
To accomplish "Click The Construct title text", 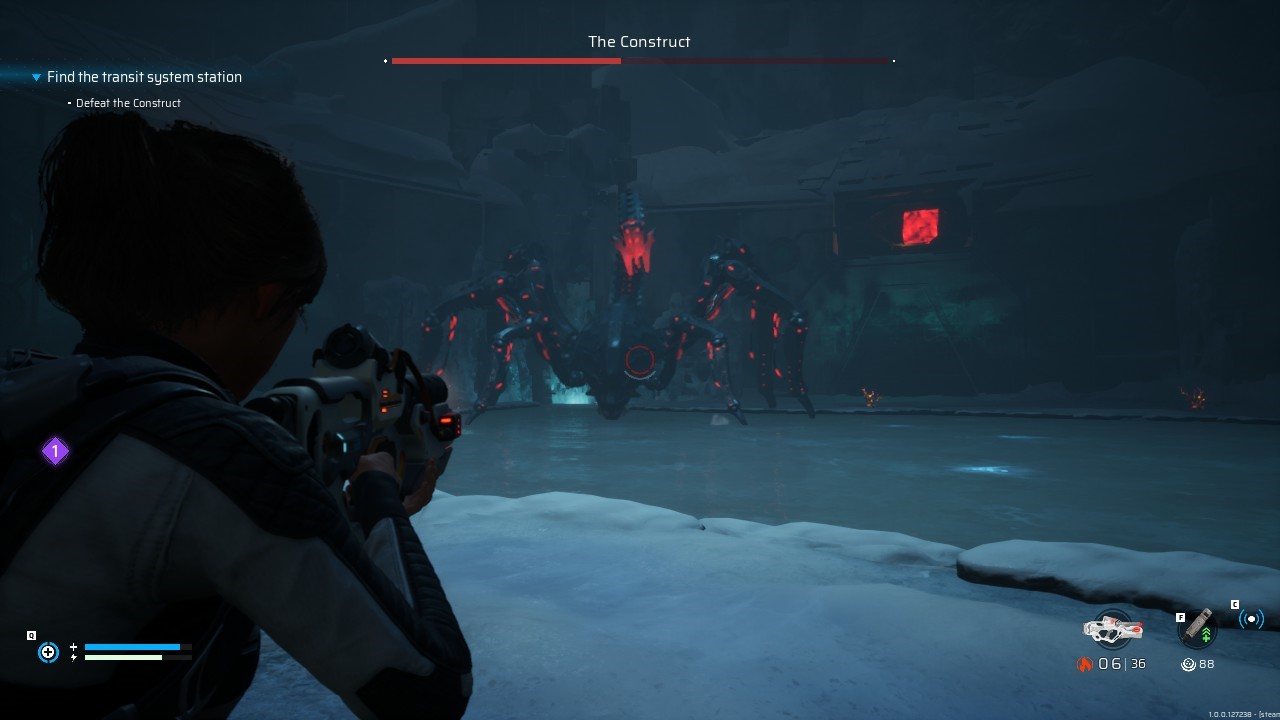I will pos(639,42).
